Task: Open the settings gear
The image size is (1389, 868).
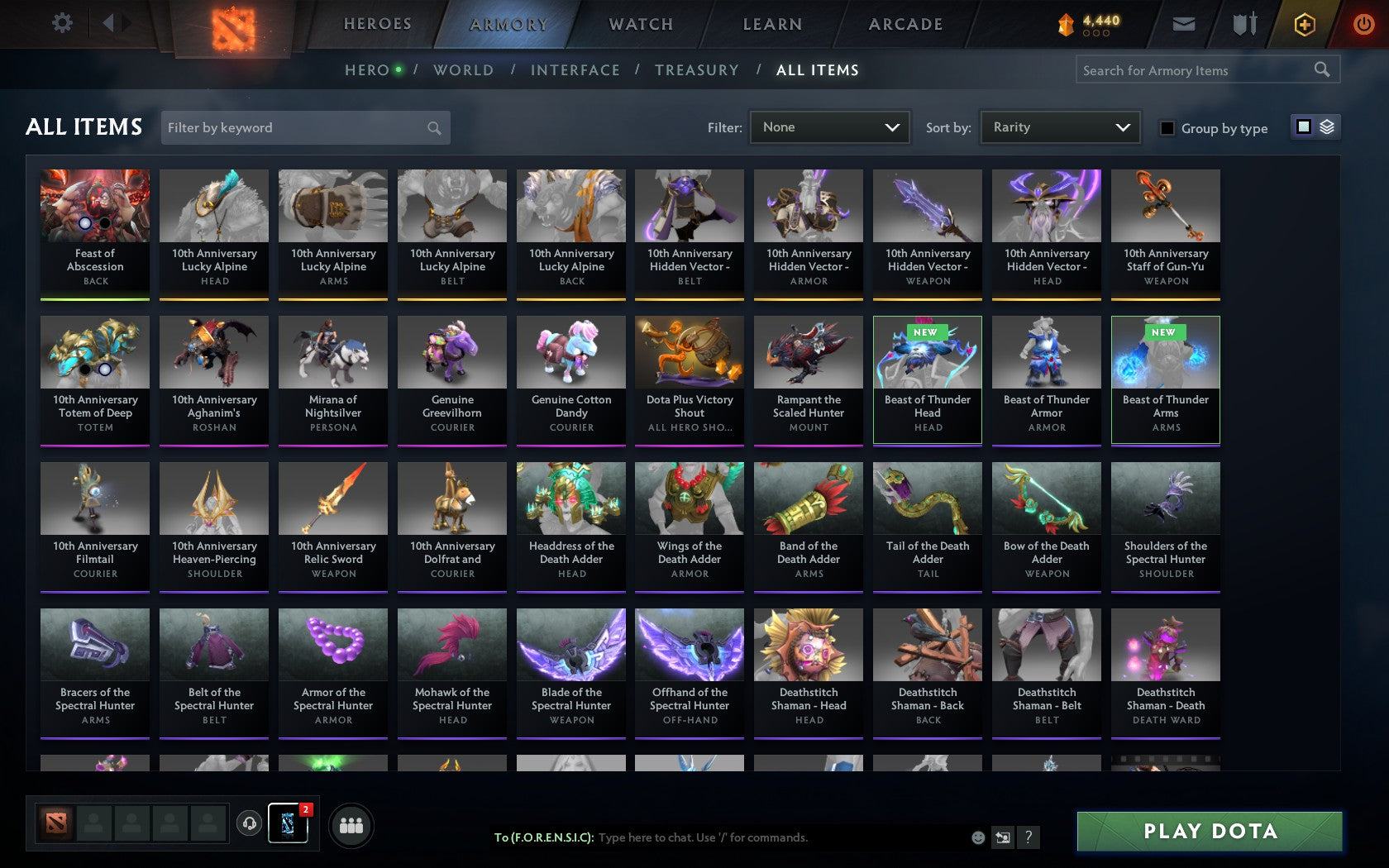Action: 60,24
